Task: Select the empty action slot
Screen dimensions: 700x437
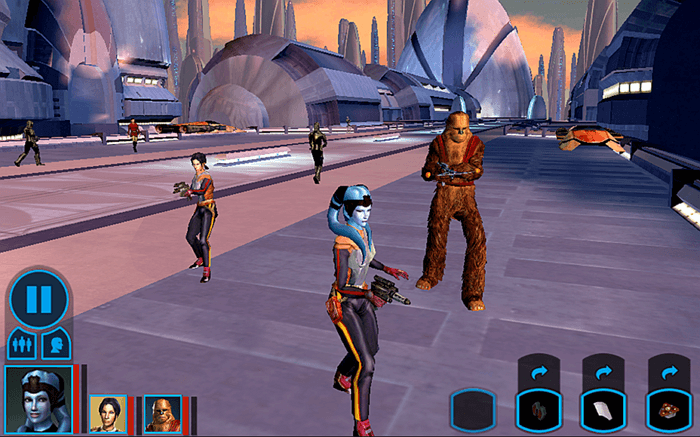Action: point(472,410)
